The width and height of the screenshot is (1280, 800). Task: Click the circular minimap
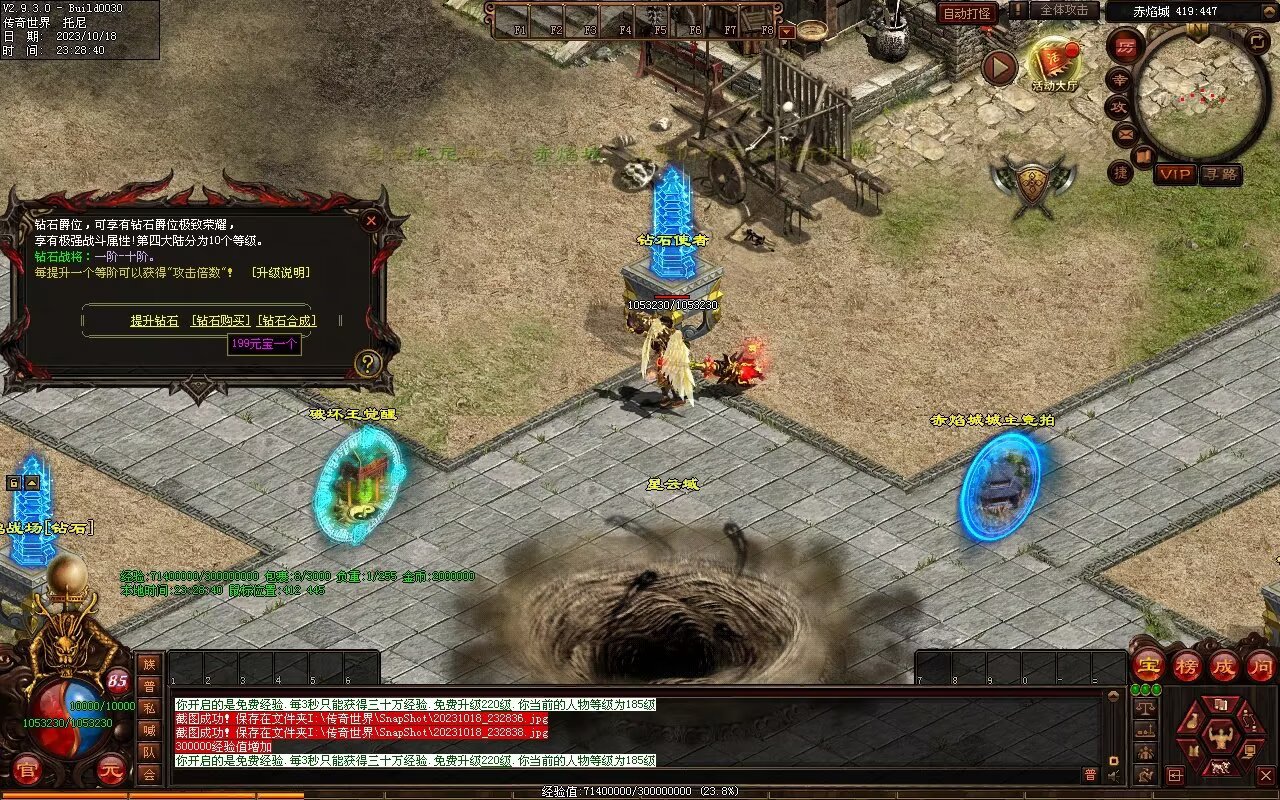[x=1198, y=97]
